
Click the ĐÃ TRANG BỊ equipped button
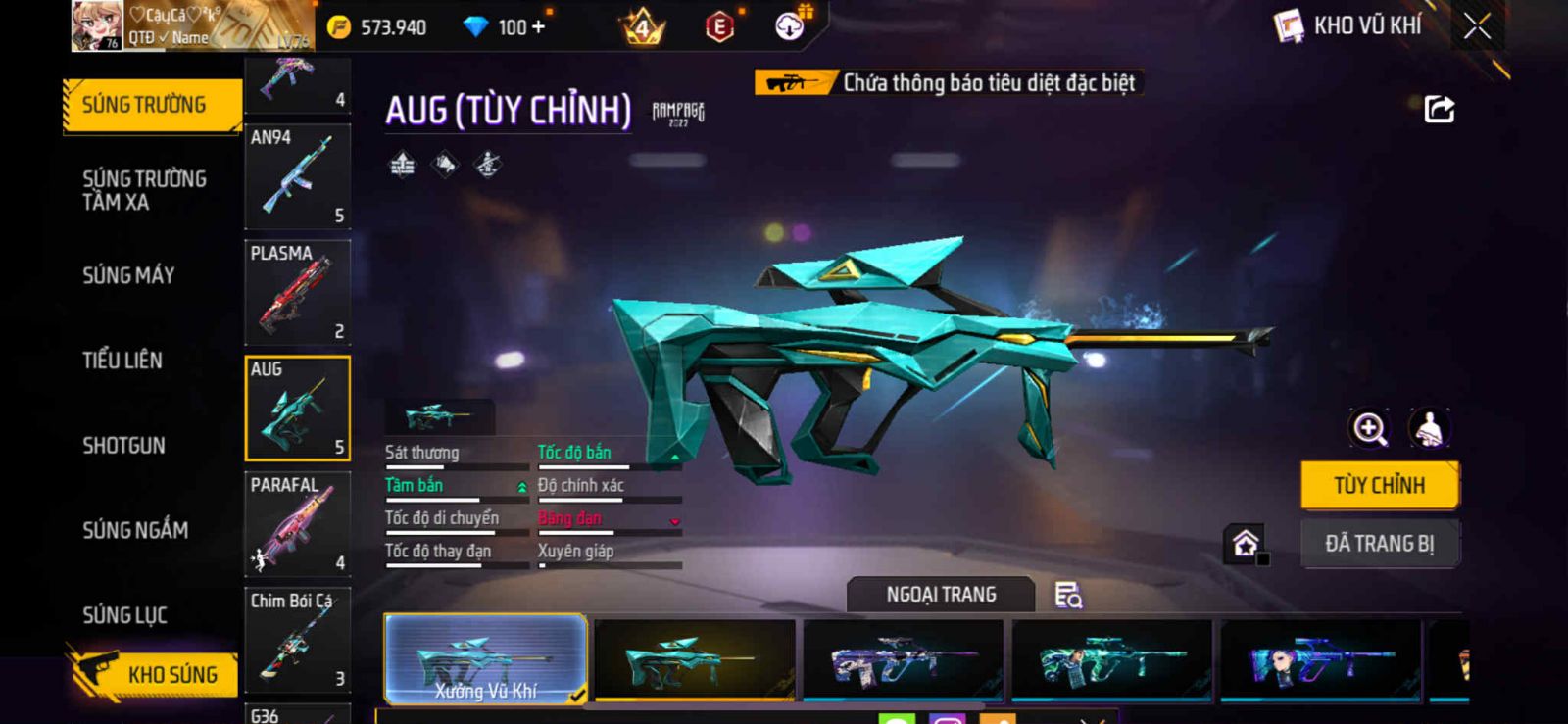(1379, 544)
